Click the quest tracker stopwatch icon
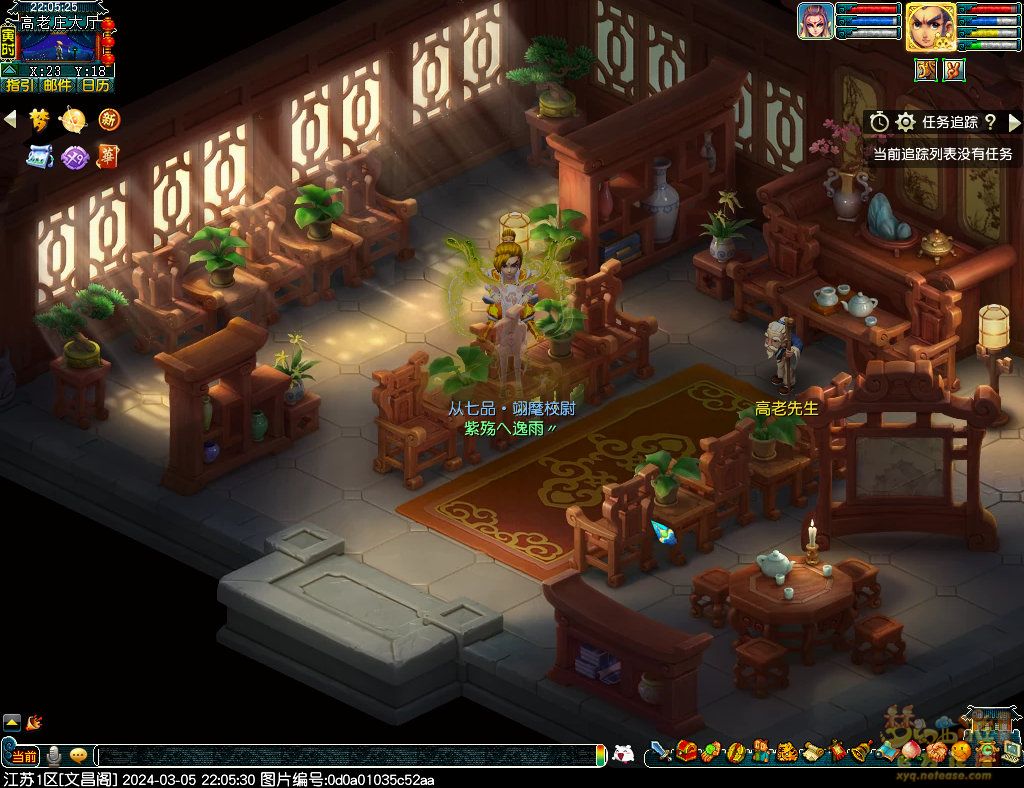This screenshot has width=1024, height=788. coord(879,122)
